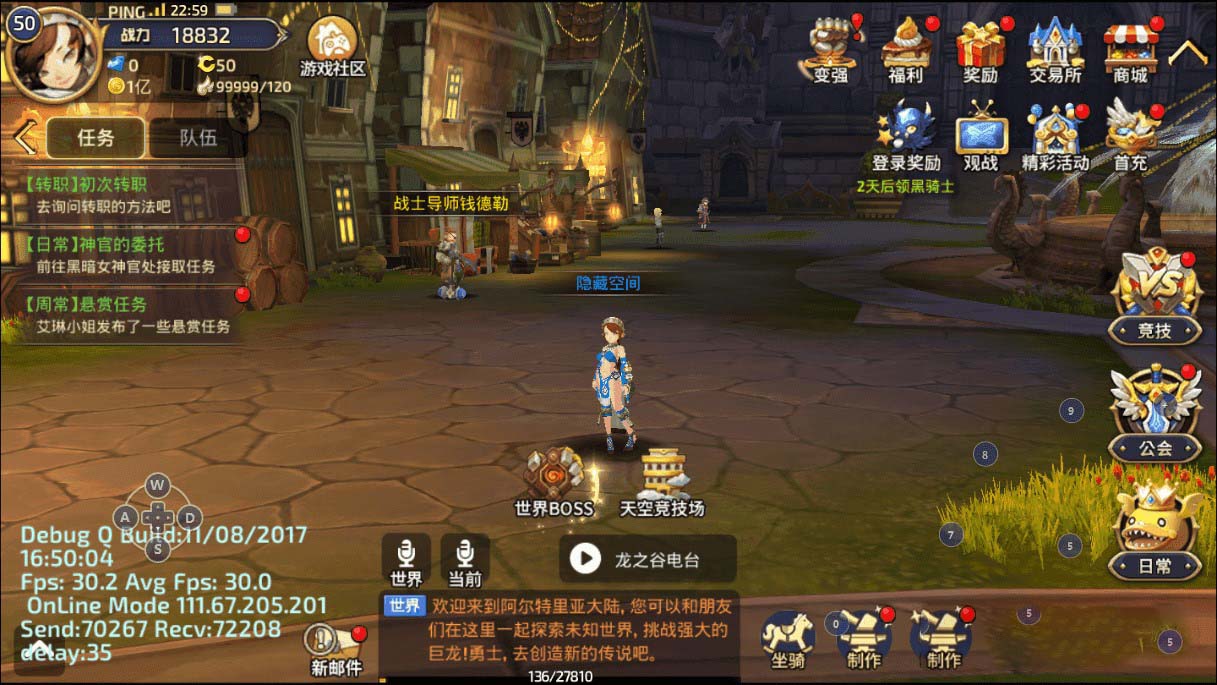
Task: Enter the 竞技 VS arena
Action: [x=1155, y=297]
